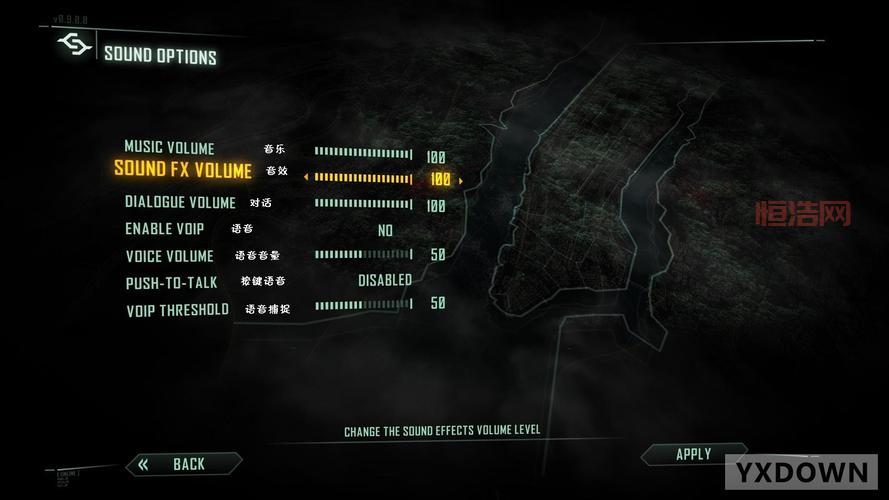Select the Music Volume option
Image resolution: width=889 pixels, height=500 pixels.
click(x=169, y=148)
